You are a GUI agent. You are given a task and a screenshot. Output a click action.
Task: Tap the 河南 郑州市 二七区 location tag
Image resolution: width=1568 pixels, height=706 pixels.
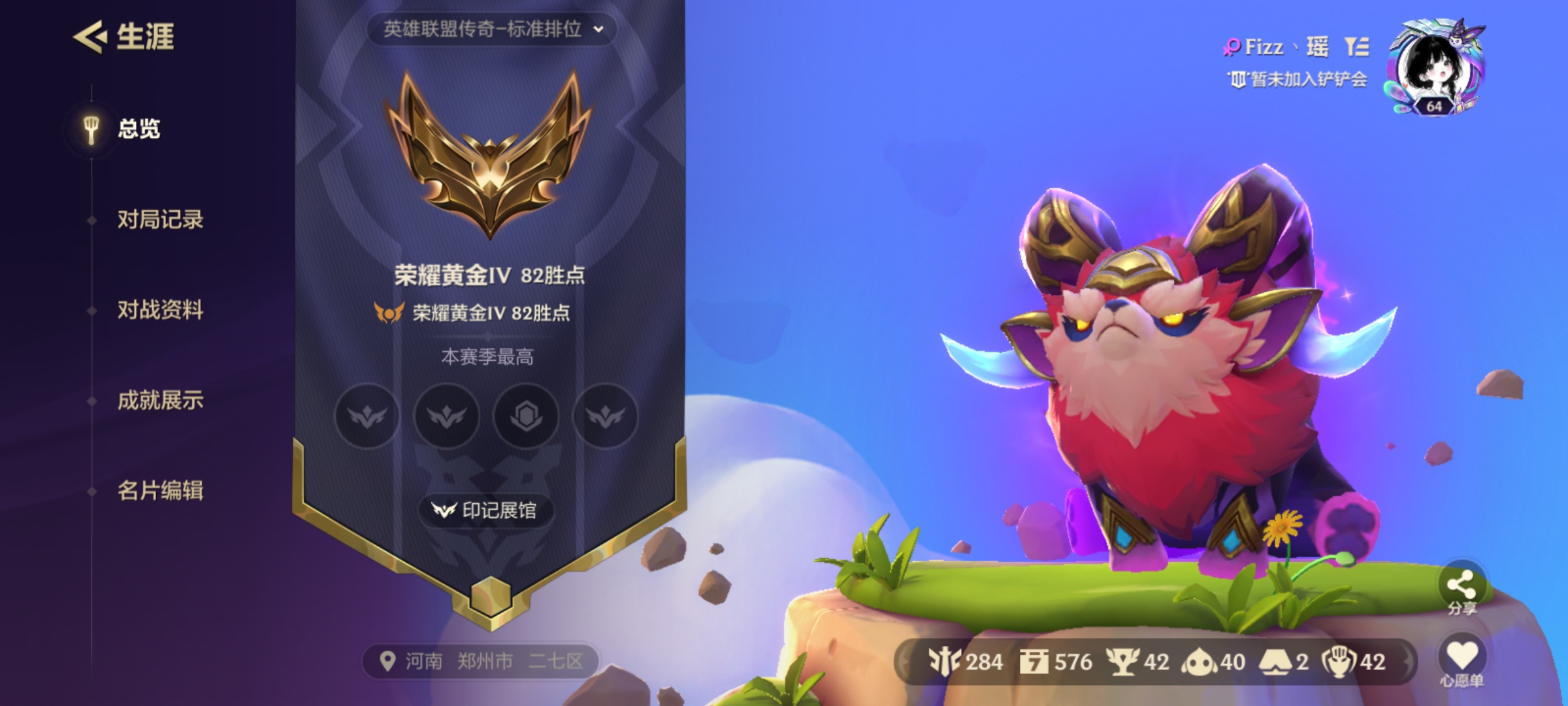click(x=482, y=662)
